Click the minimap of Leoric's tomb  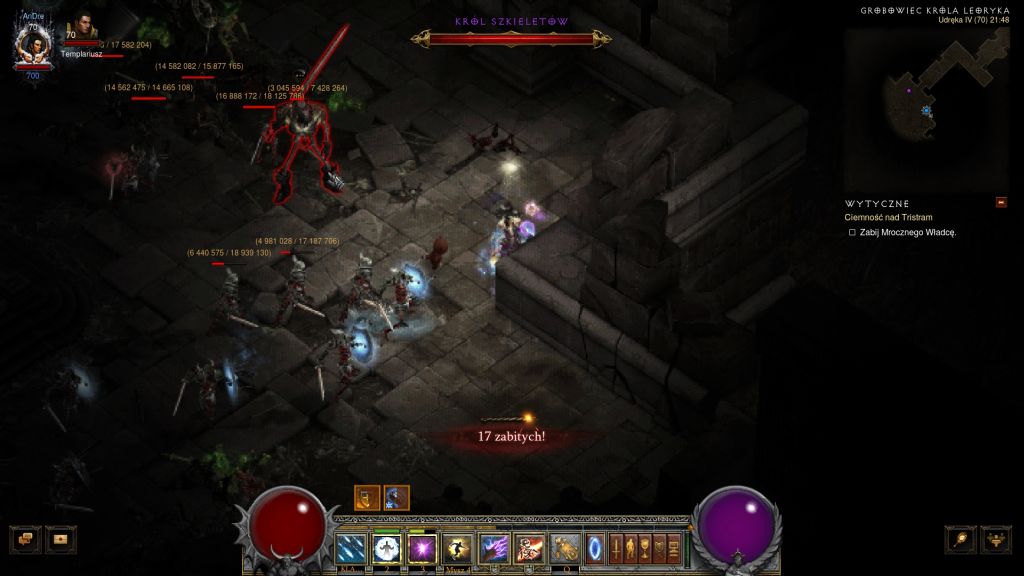click(926, 108)
